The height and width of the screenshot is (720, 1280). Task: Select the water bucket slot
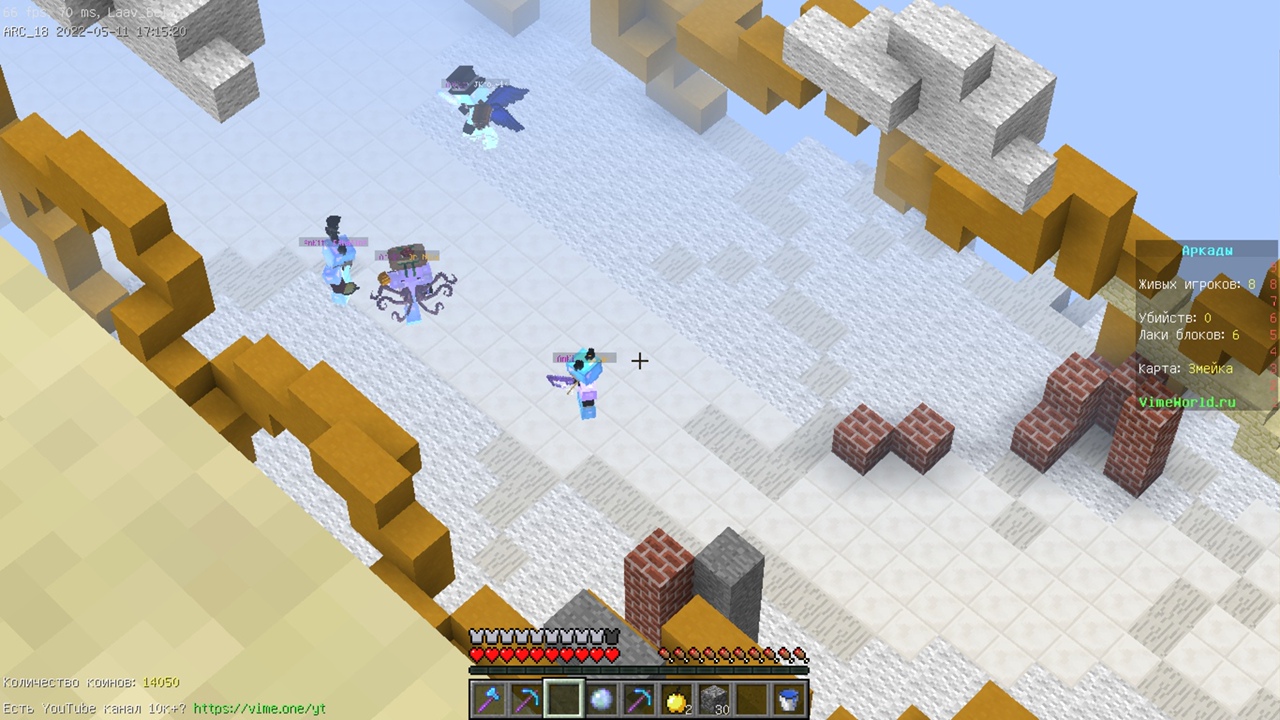pyautogui.click(x=789, y=700)
